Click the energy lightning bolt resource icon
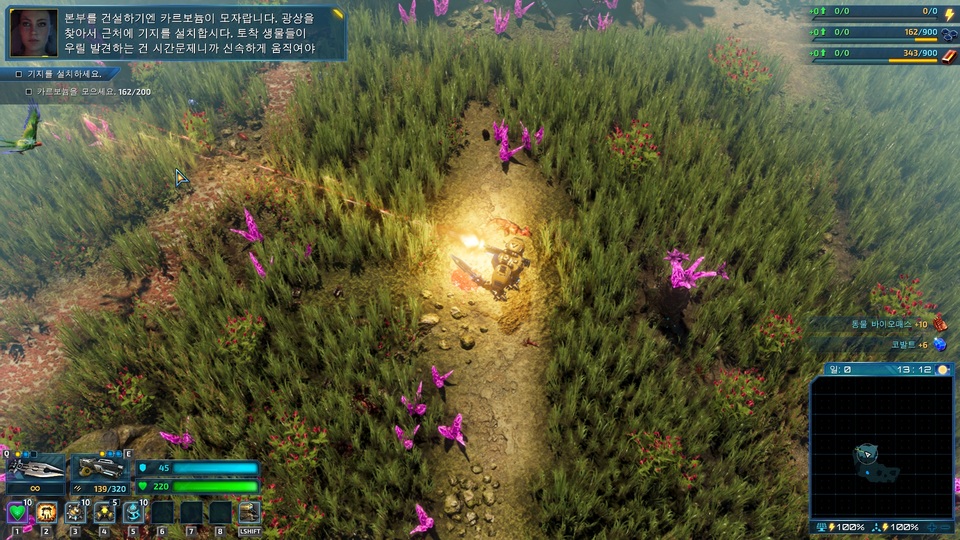 (x=949, y=14)
